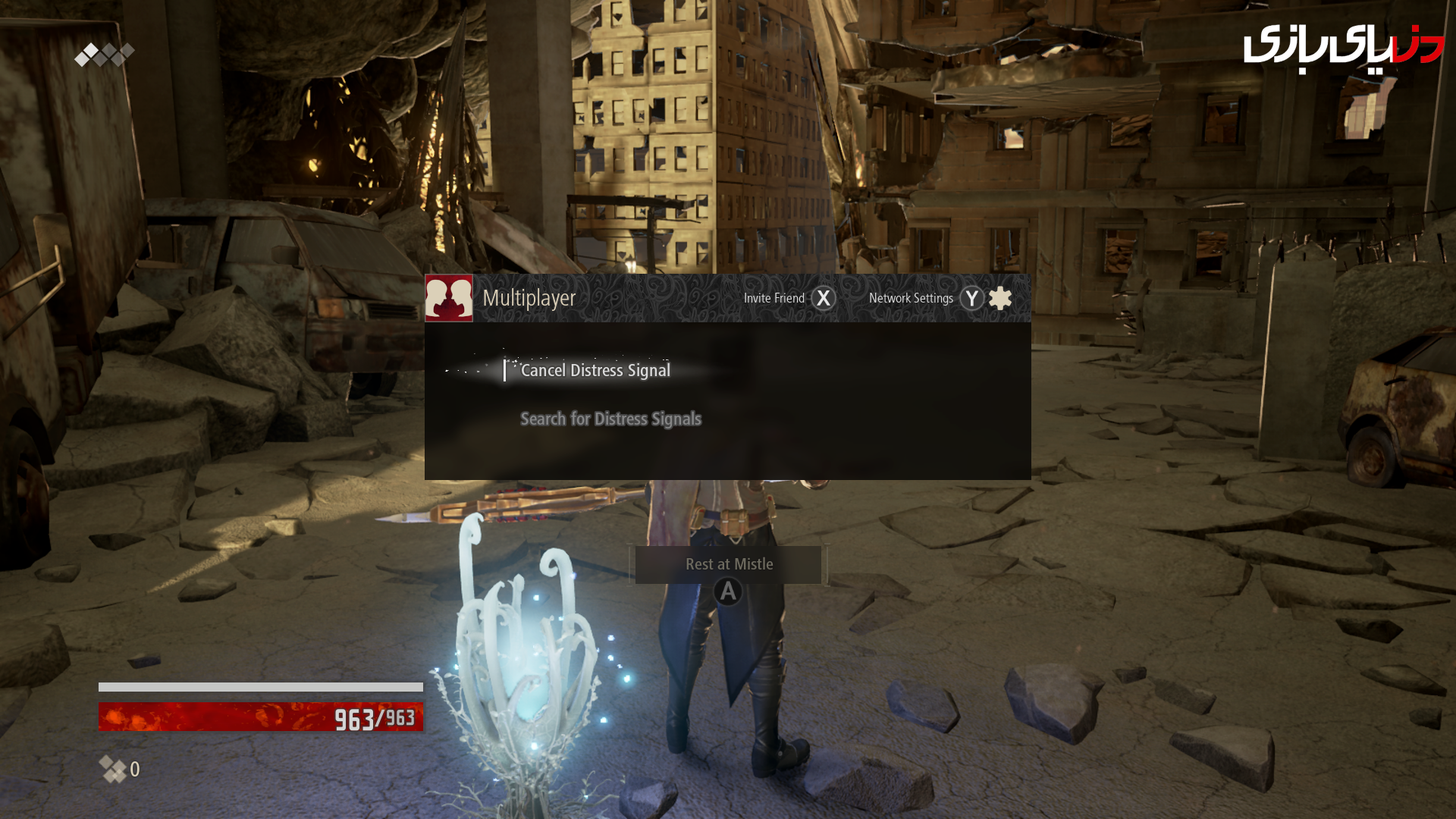The height and width of the screenshot is (819, 1456).
Task: Click the gear icon beside Network Settings
Action: coord(1001,298)
